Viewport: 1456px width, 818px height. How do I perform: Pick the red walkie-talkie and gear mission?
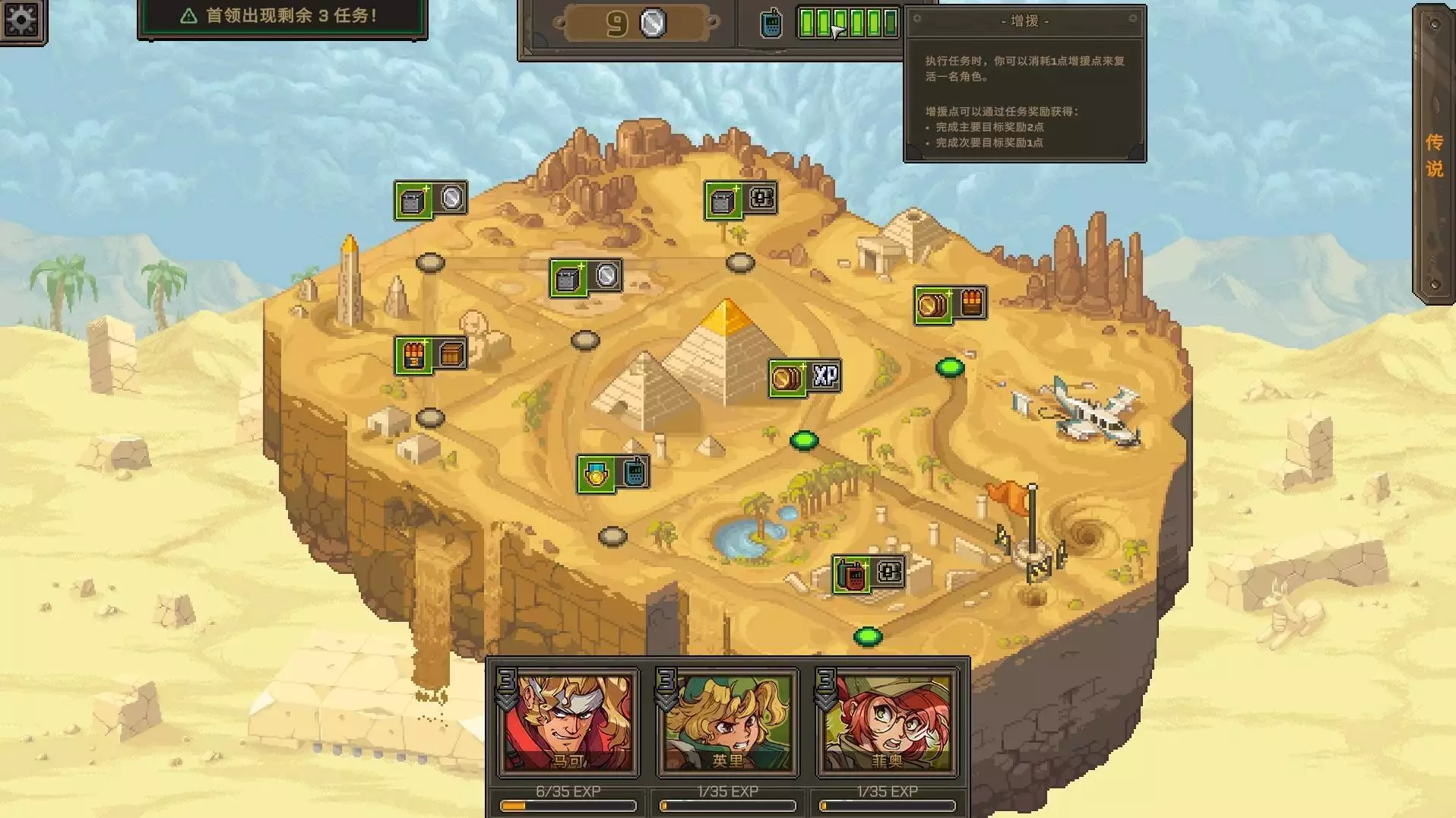[x=869, y=574]
